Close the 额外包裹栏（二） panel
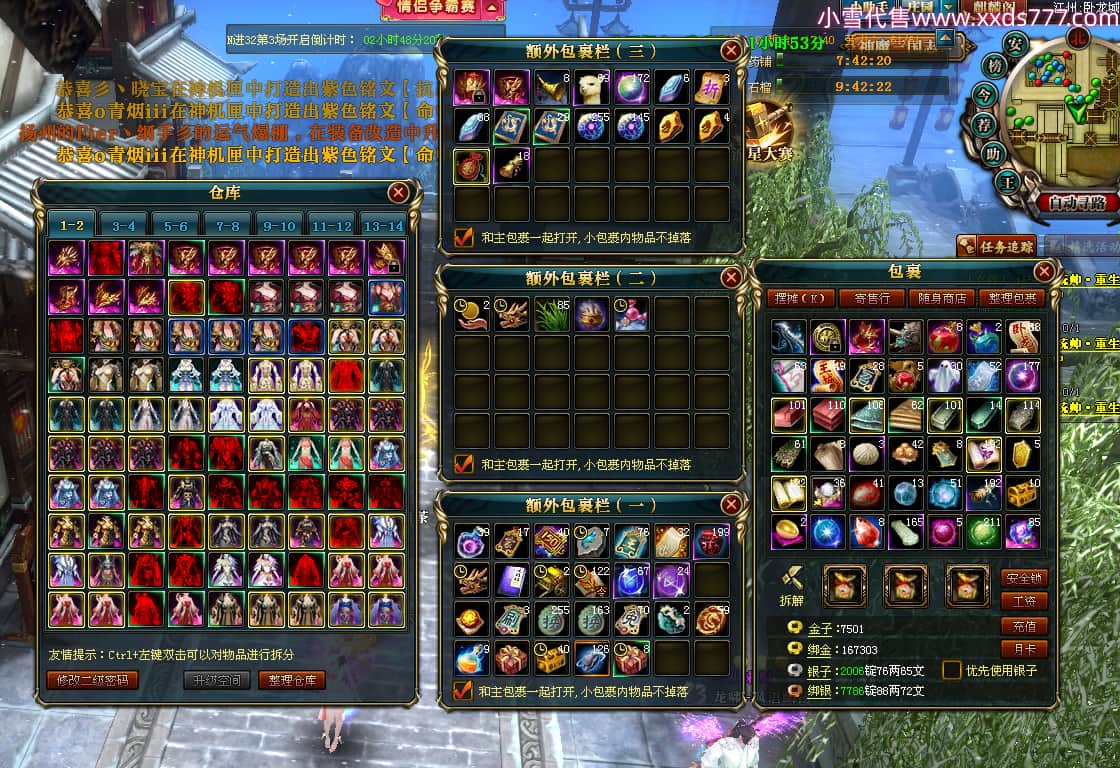This screenshot has height=768, width=1120. click(x=731, y=277)
